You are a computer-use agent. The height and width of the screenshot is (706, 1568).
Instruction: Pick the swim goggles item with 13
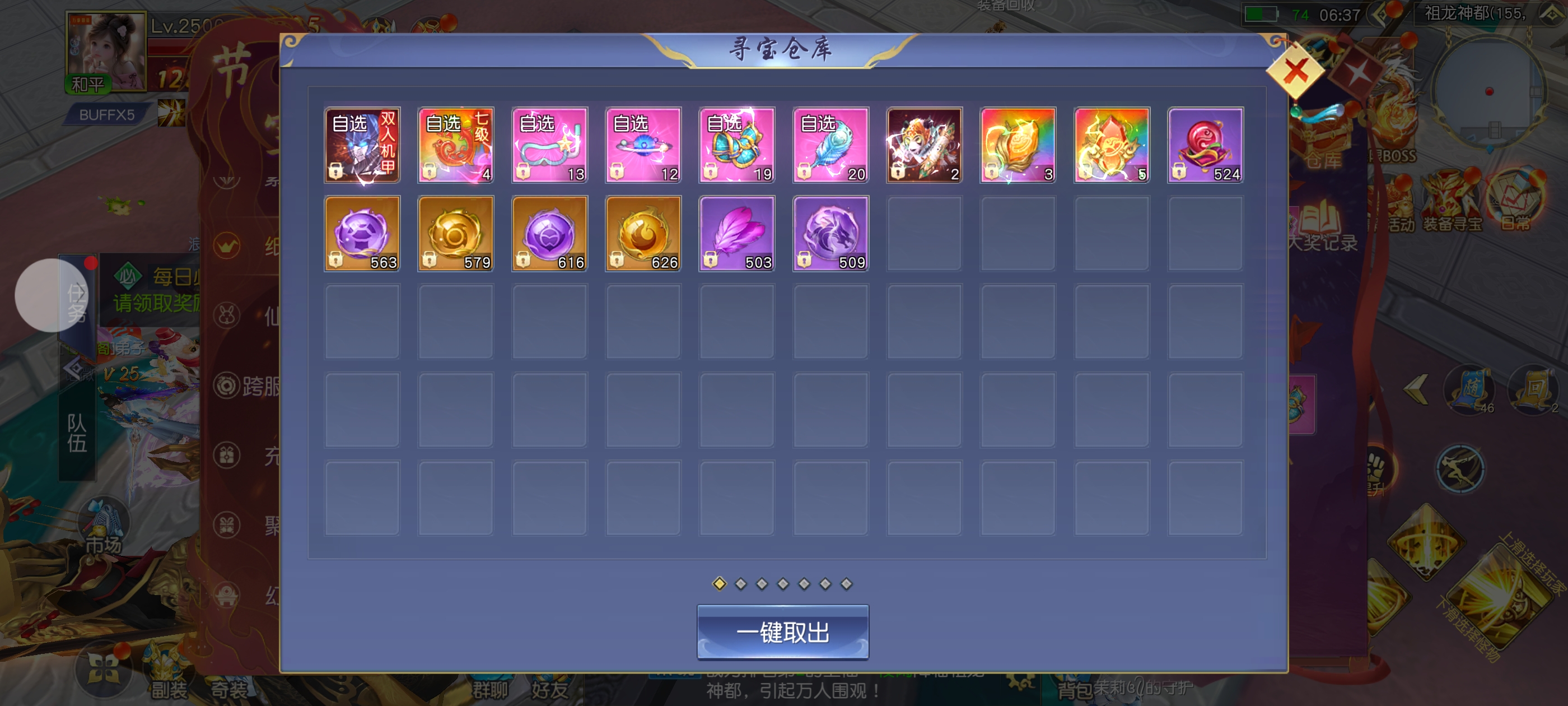(x=550, y=146)
